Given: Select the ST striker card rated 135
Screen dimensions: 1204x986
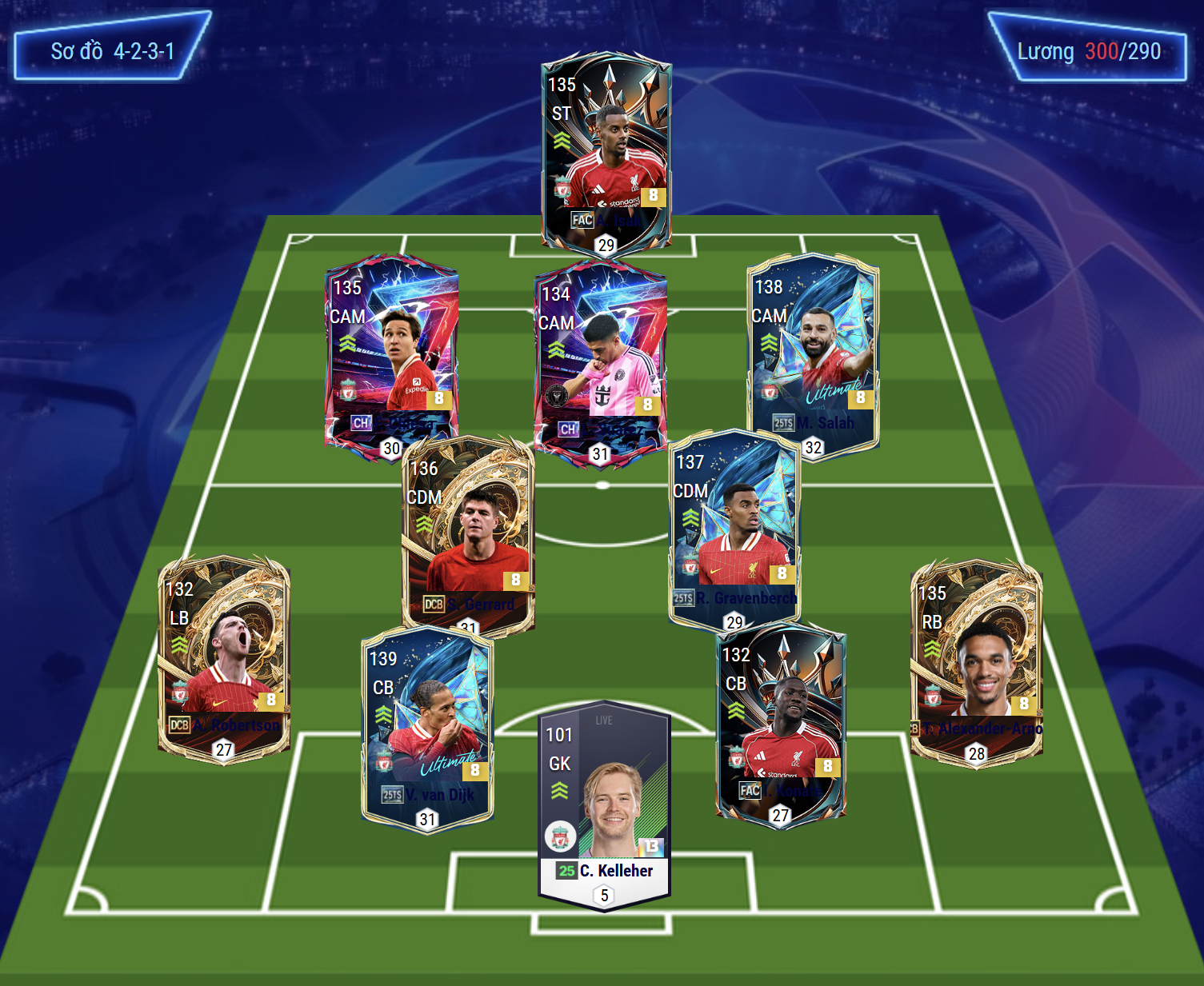Looking at the screenshot, I should [606, 152].
